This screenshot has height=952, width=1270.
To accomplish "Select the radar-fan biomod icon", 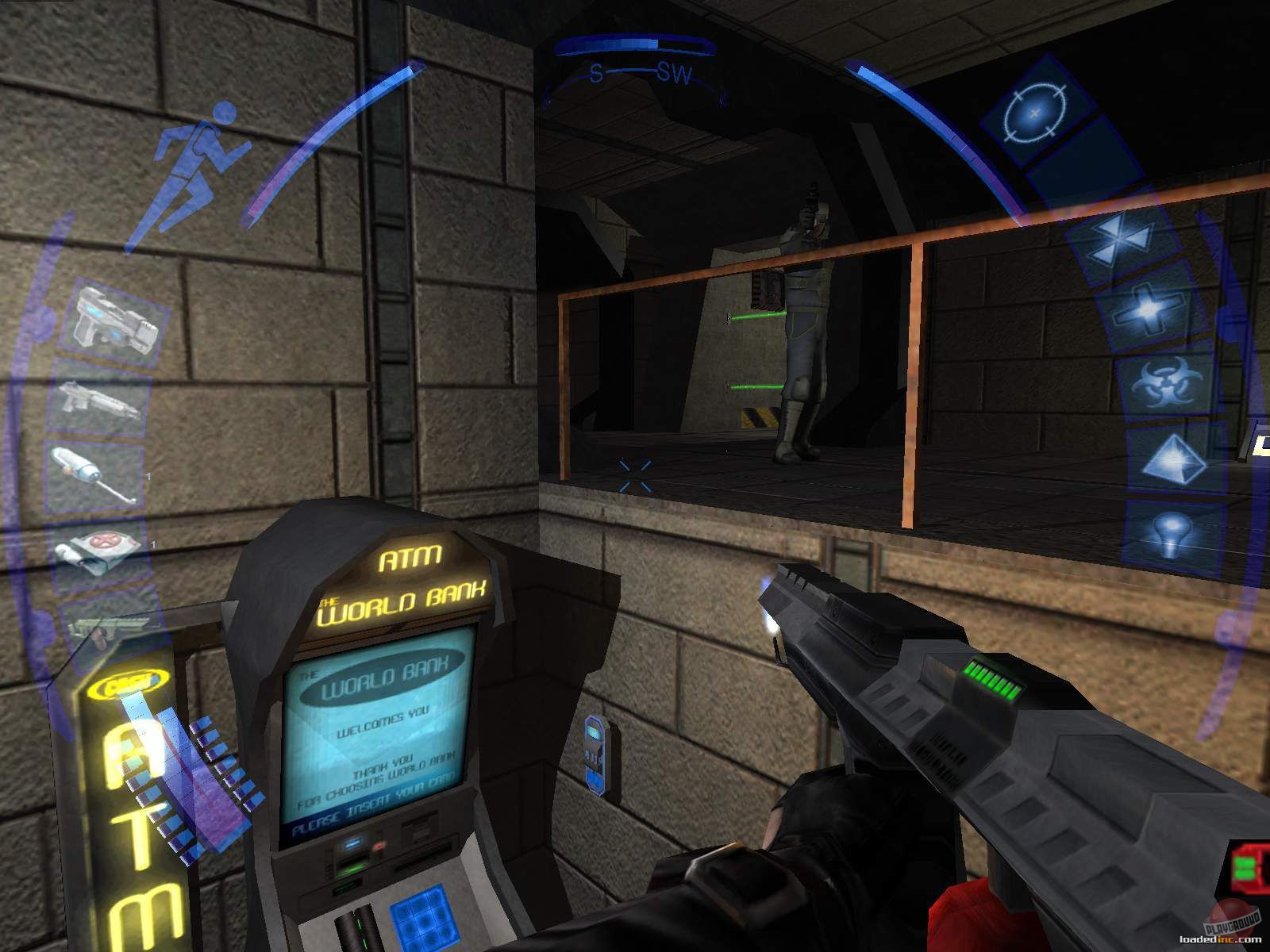I will coord(1119,238).
